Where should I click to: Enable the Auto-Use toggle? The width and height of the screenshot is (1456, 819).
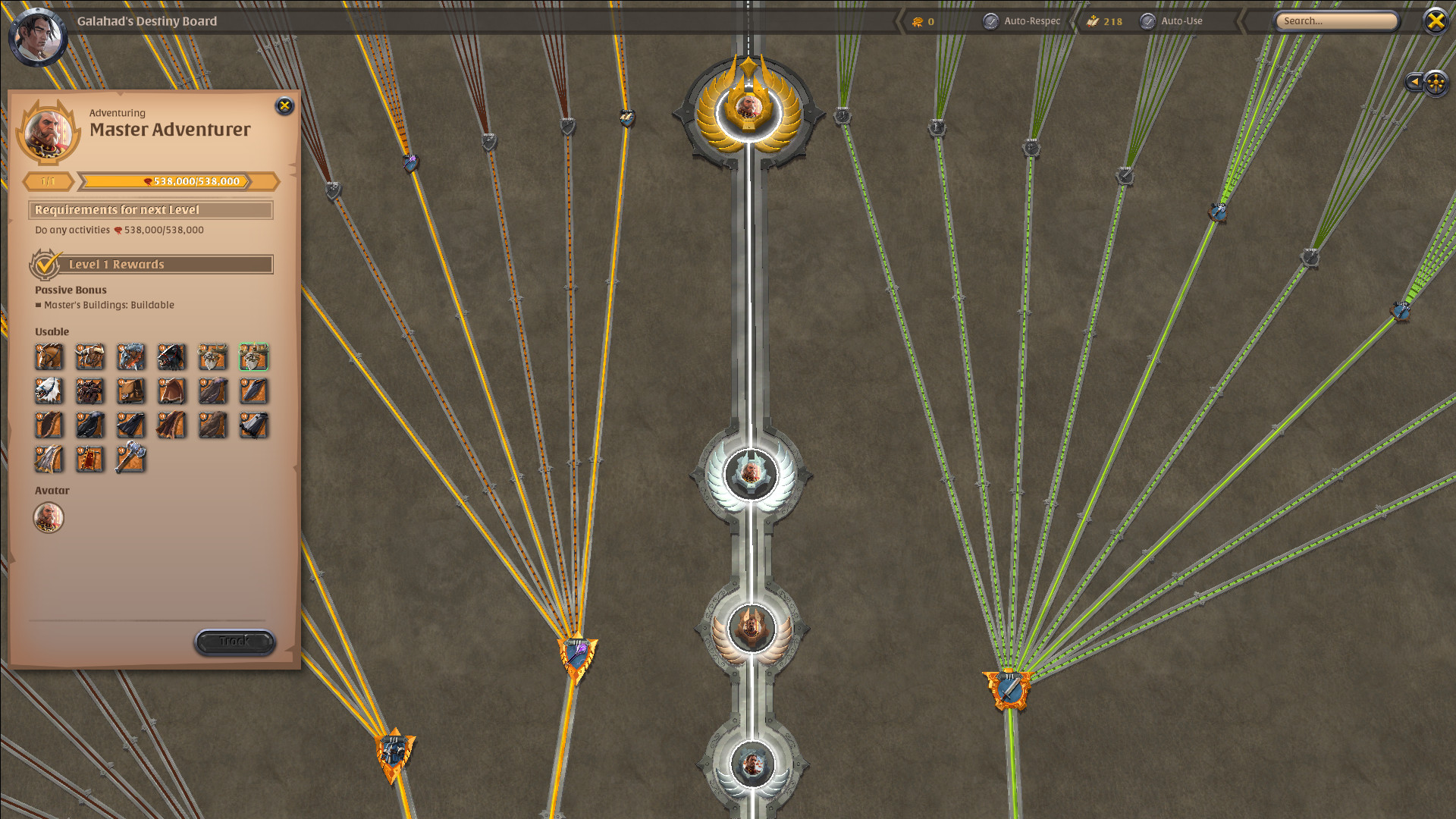coord(1147,21)
